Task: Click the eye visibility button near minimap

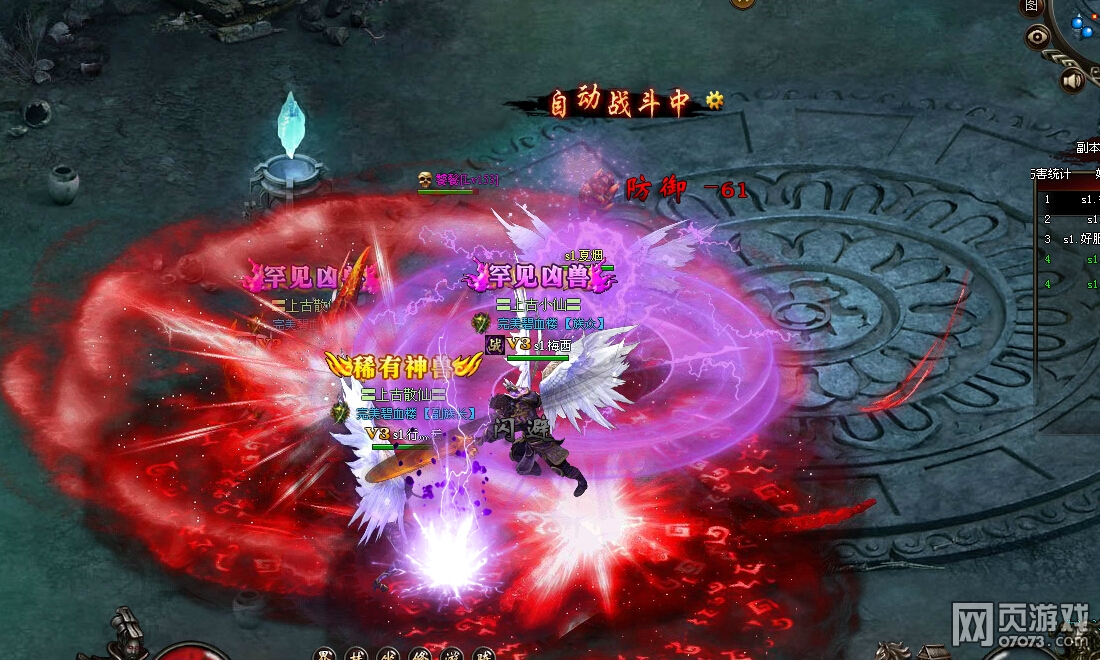Action: point(1039,37)
